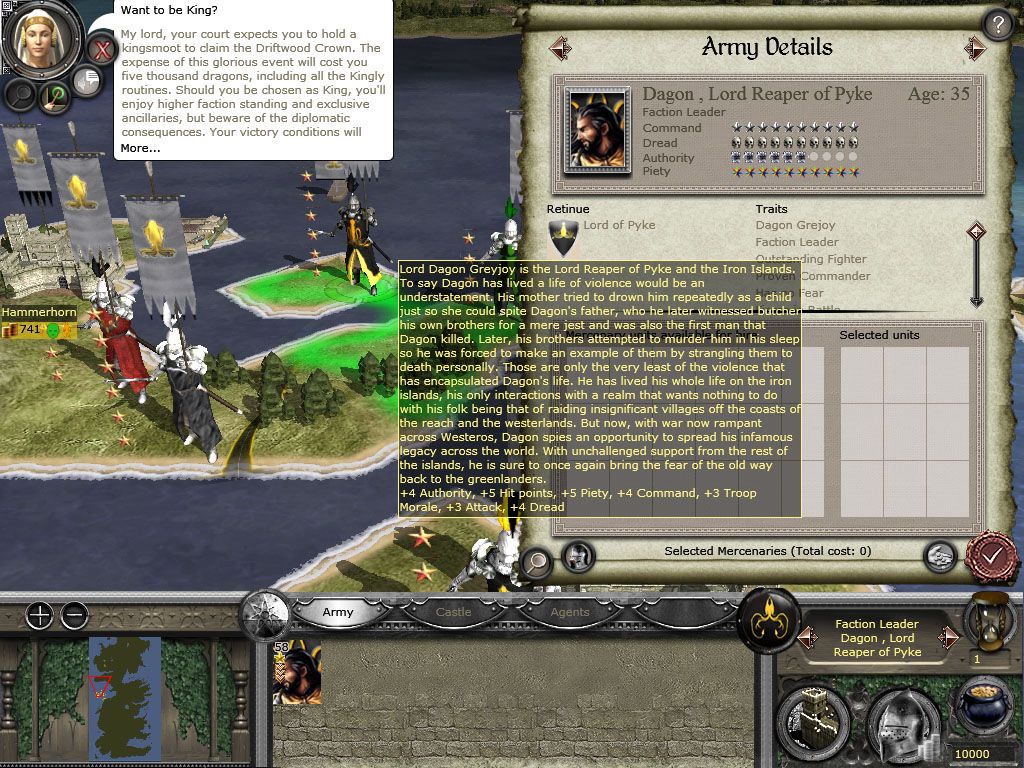Select Dagon's unit card in army panel

(297, 673)
